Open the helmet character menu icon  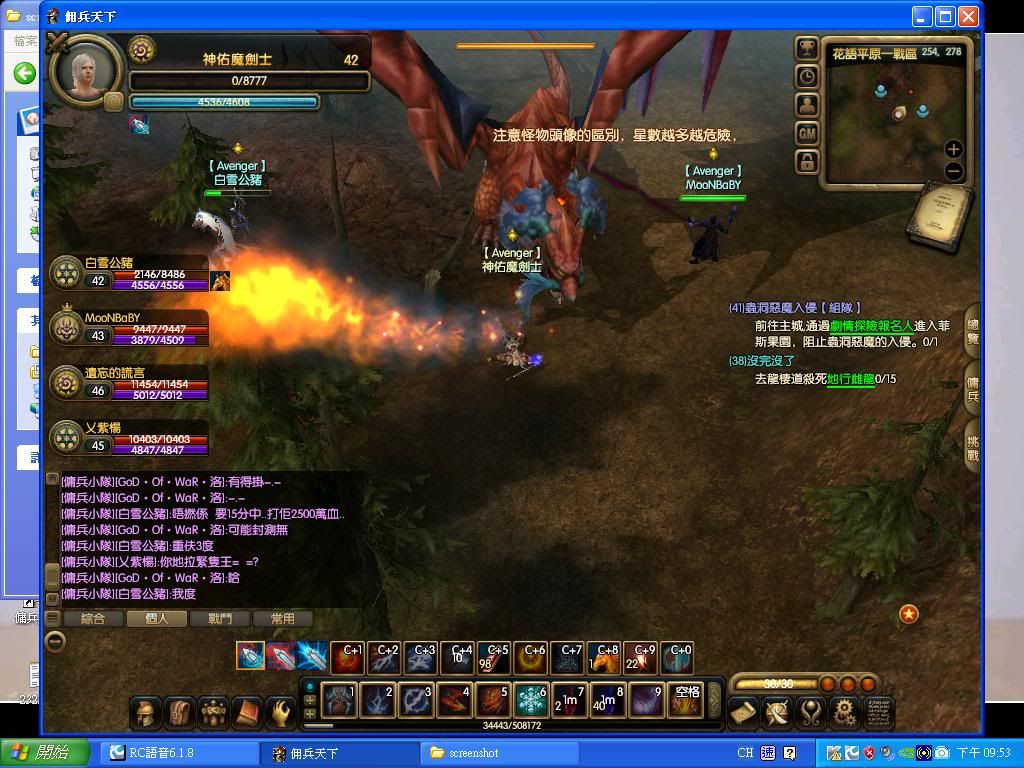coord(145,712)
